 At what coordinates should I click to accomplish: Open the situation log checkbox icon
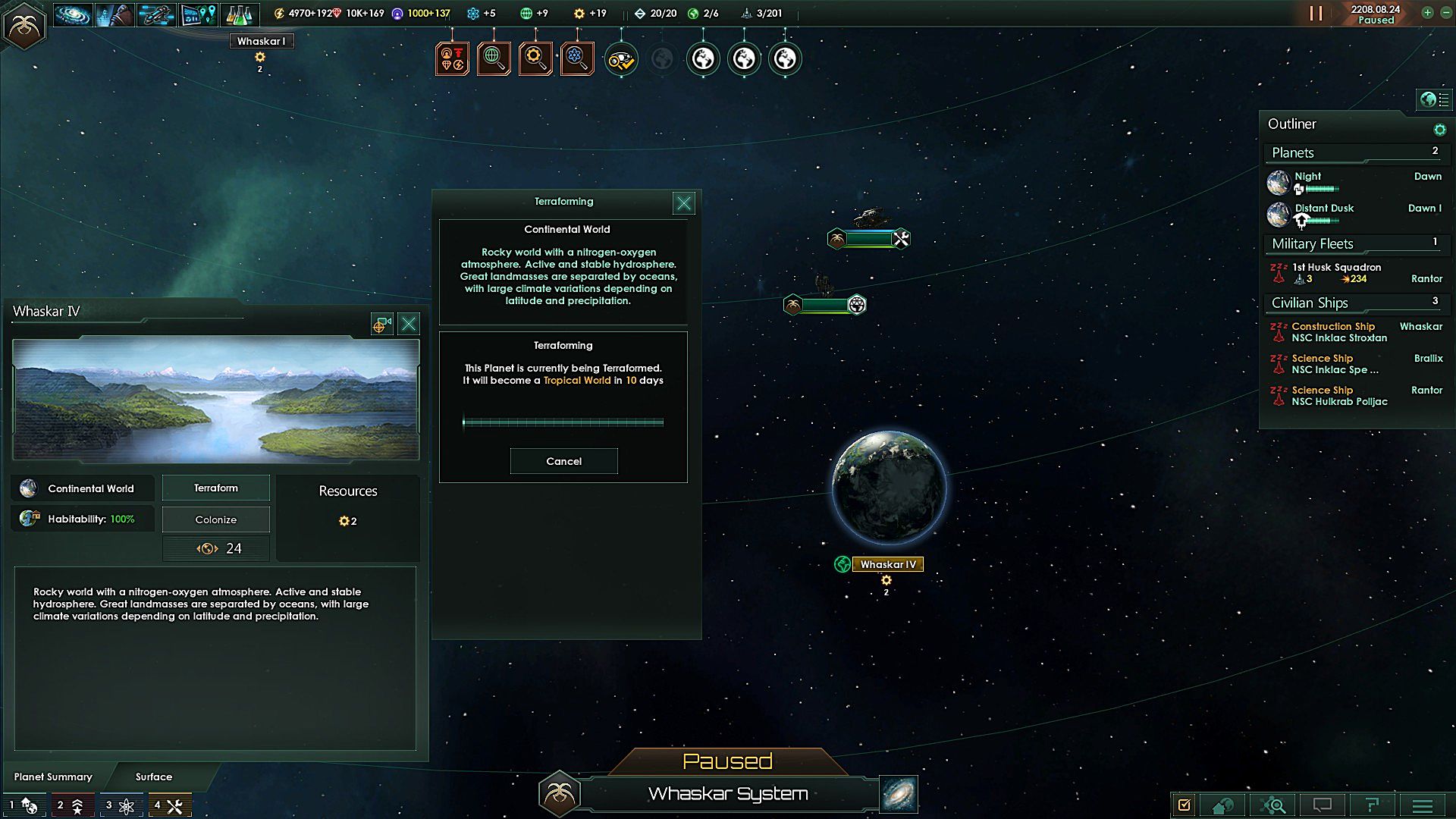click(1184, 805)
